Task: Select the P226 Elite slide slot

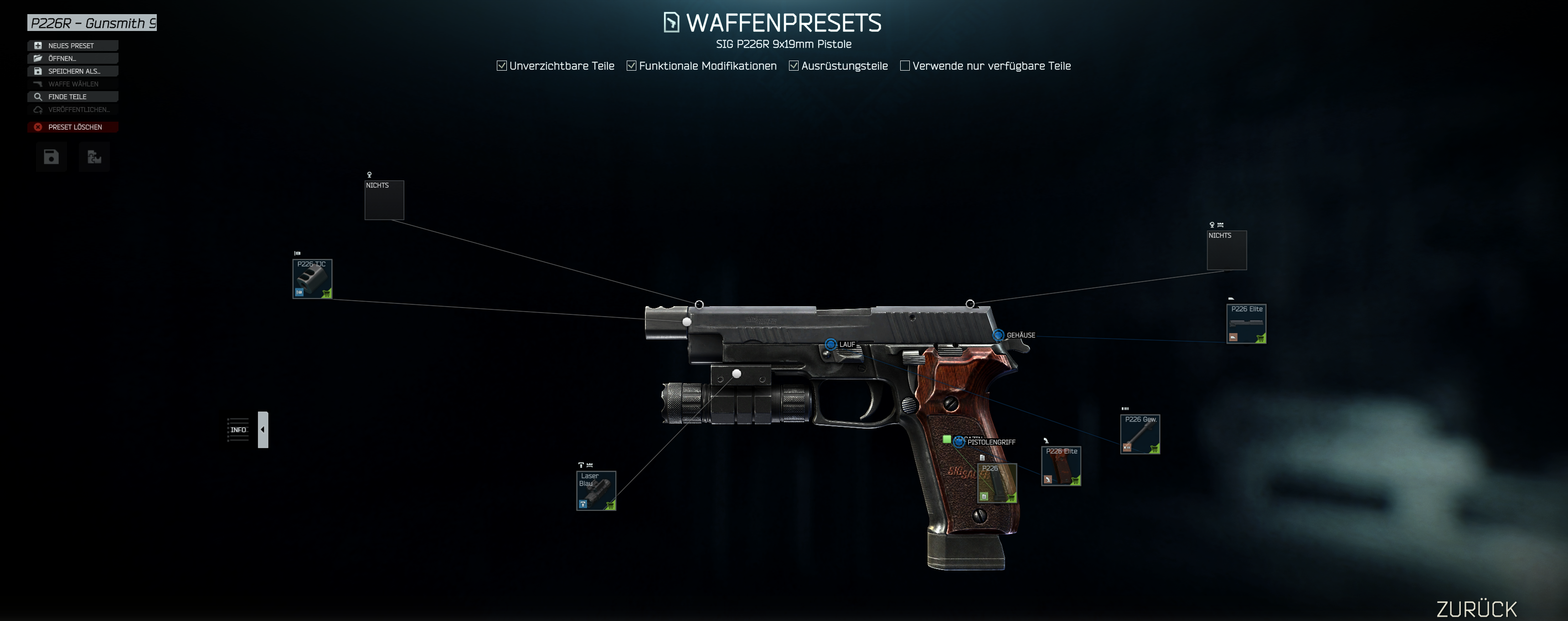Action: tap(1246, 323)
